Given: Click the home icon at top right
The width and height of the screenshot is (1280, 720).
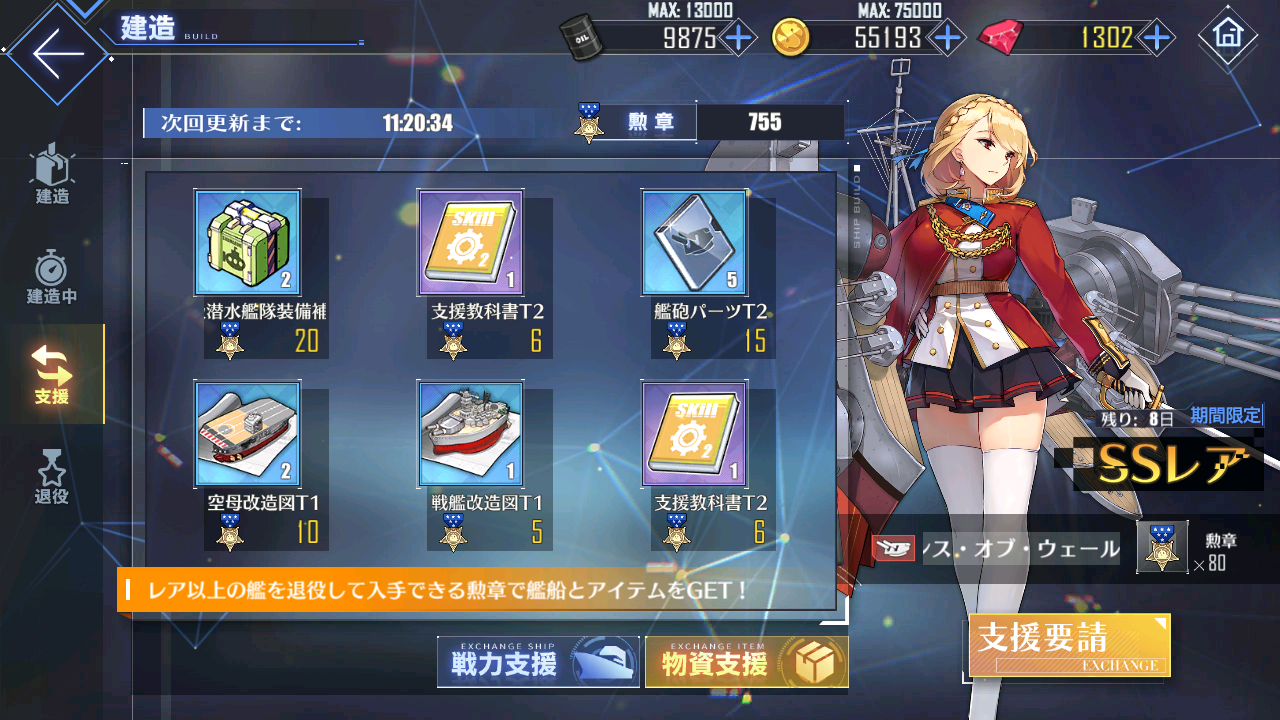Looking at the screenshot, I should pos(1229,34).
